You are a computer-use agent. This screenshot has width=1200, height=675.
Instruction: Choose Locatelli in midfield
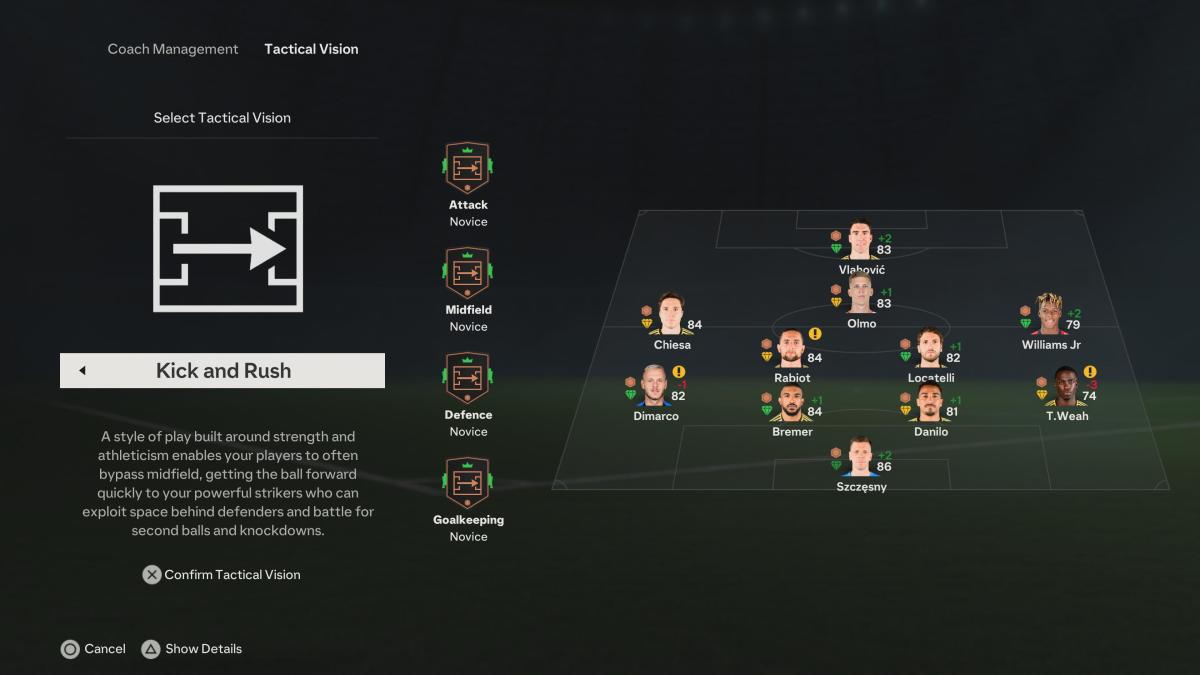(930, 351)
